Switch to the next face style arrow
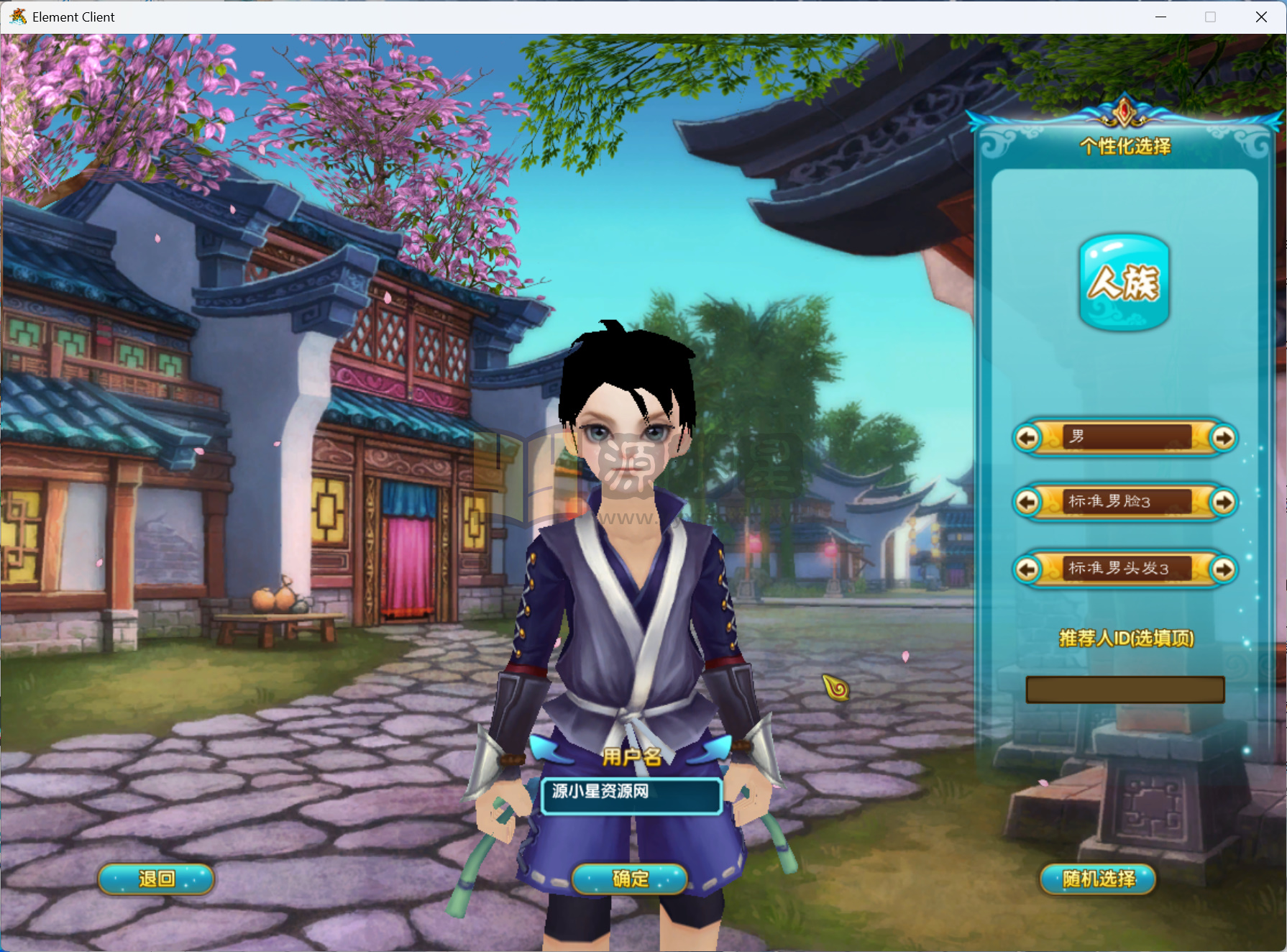 pyautogui.click(x=1222, y=503)
